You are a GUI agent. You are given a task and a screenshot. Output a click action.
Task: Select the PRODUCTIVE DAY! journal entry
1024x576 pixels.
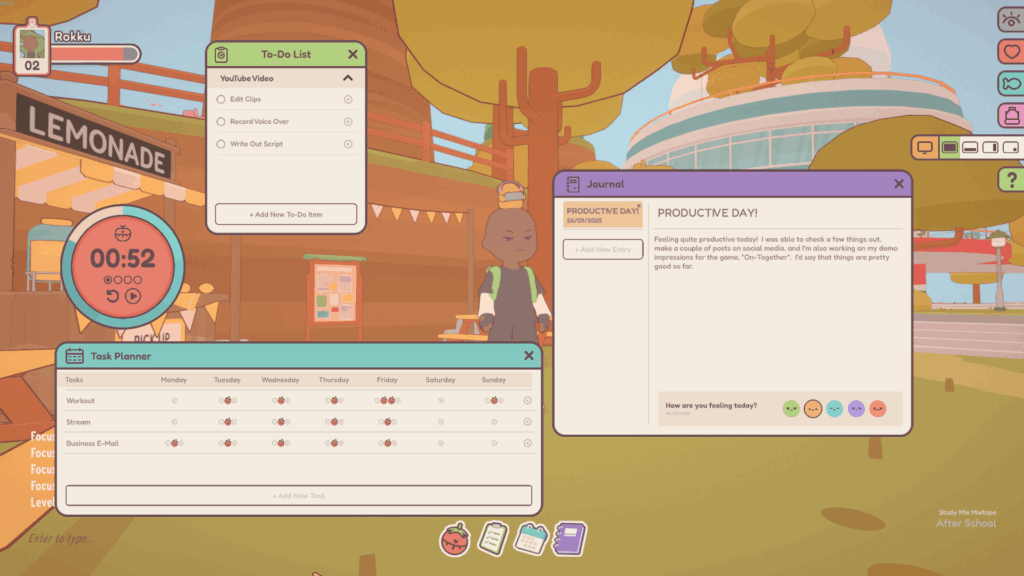602,215
